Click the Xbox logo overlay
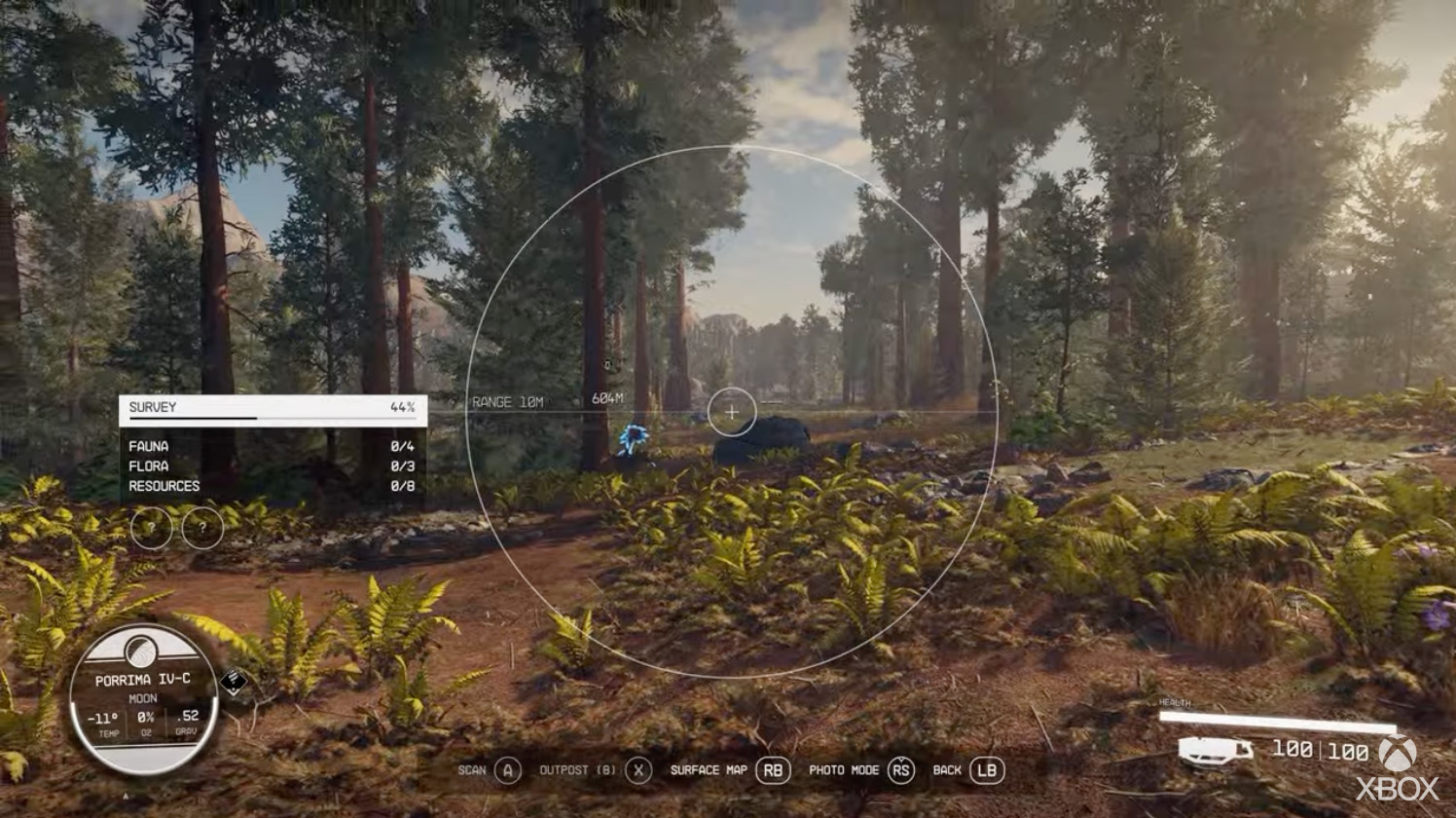Image resolution: width=1456 pixels, height=818 pixels. [1398, 768]
